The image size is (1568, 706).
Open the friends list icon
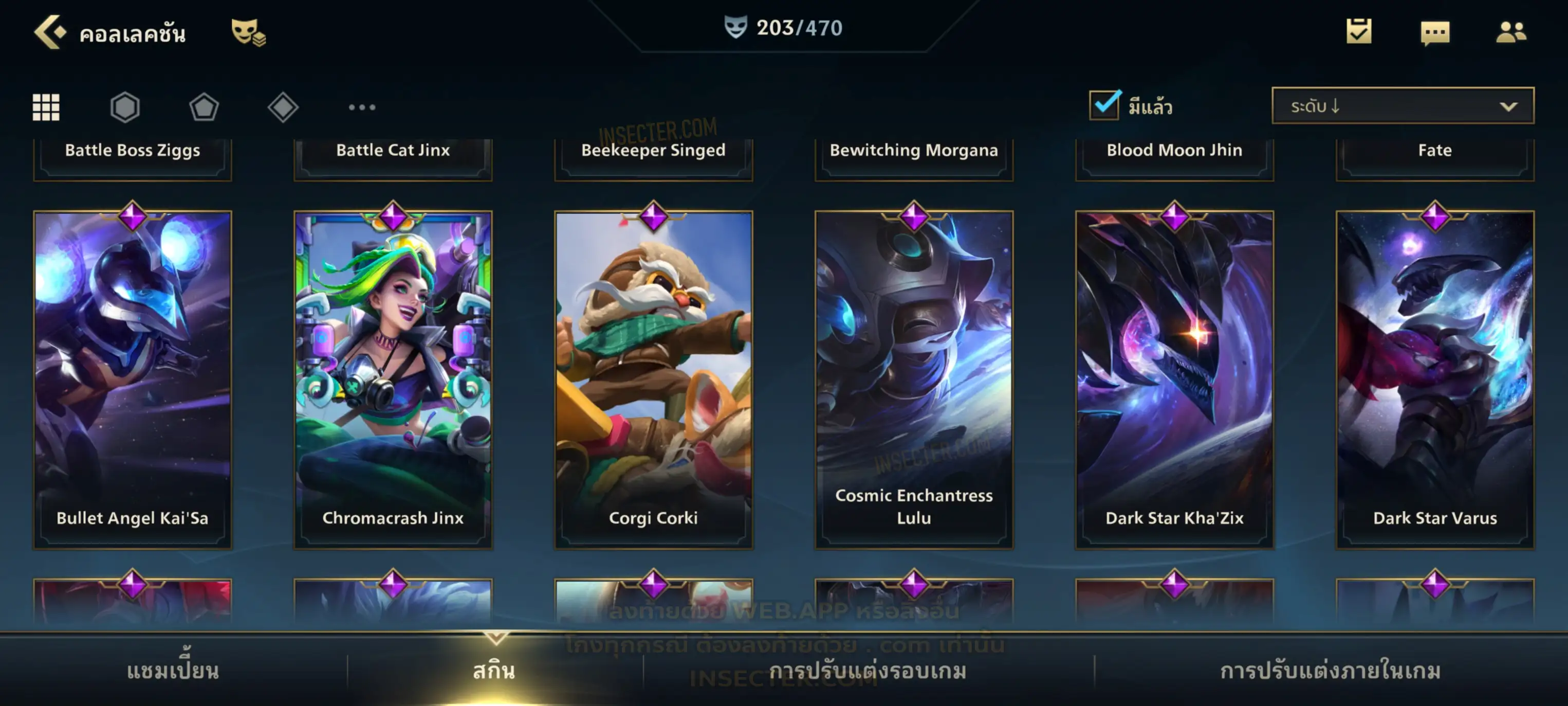[x=1511, y=32]
